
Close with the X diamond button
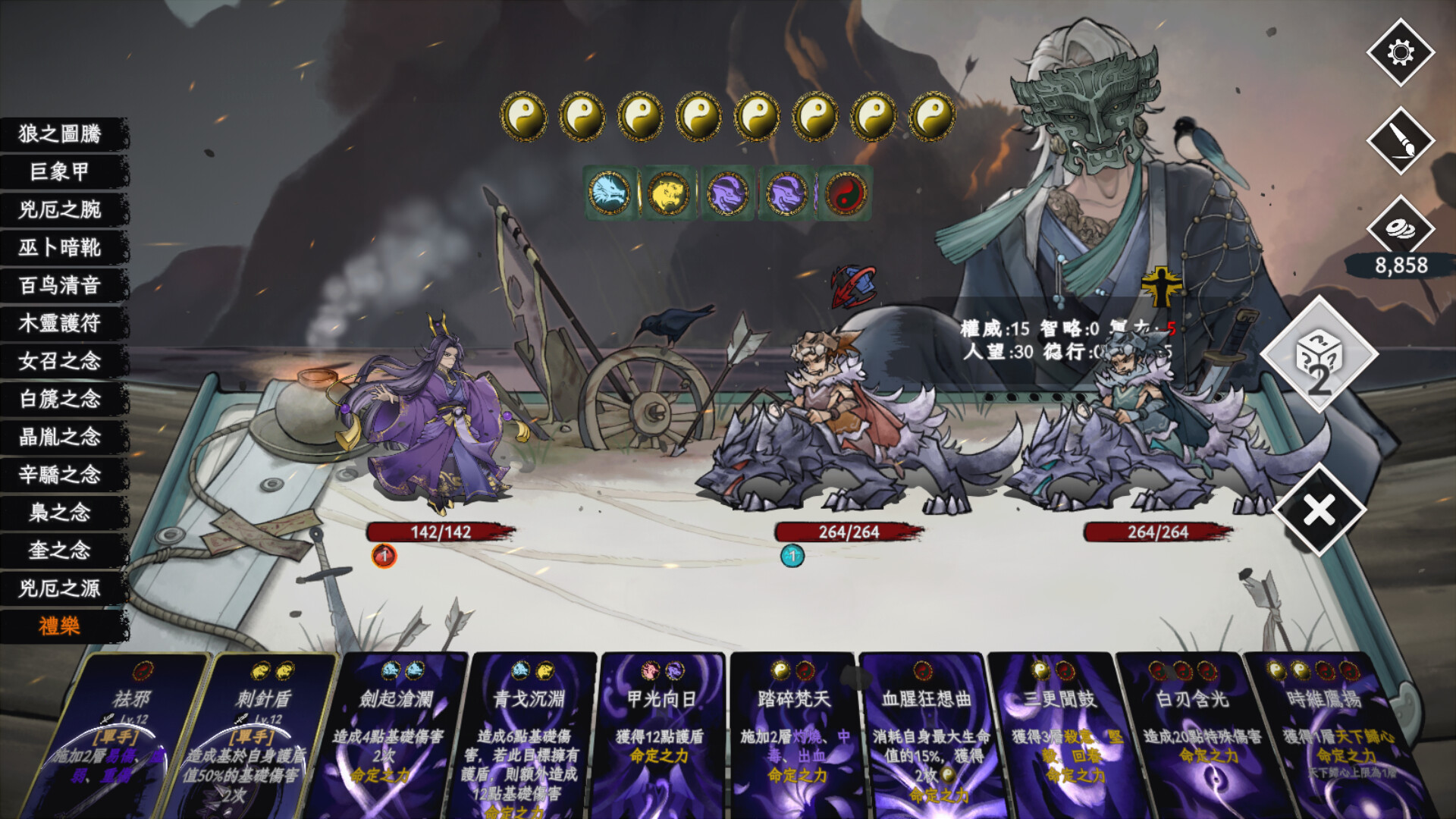1319,510
